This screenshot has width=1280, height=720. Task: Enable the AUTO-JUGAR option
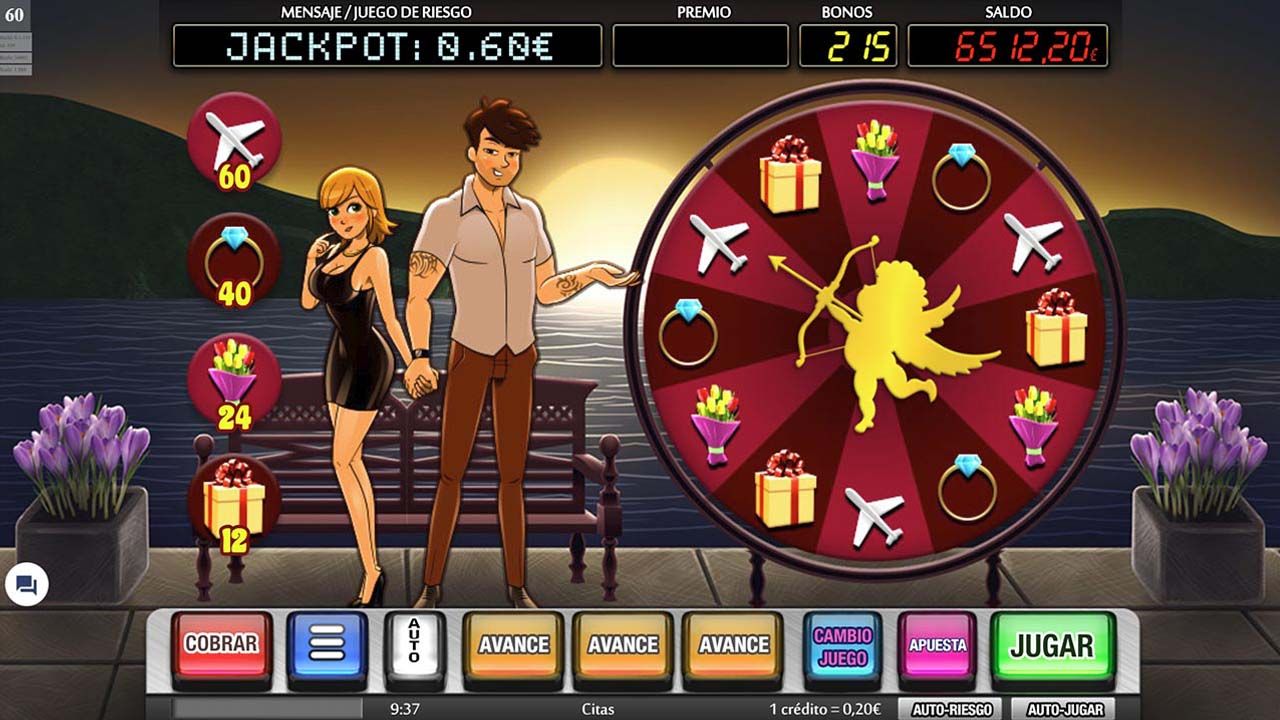1063,710
